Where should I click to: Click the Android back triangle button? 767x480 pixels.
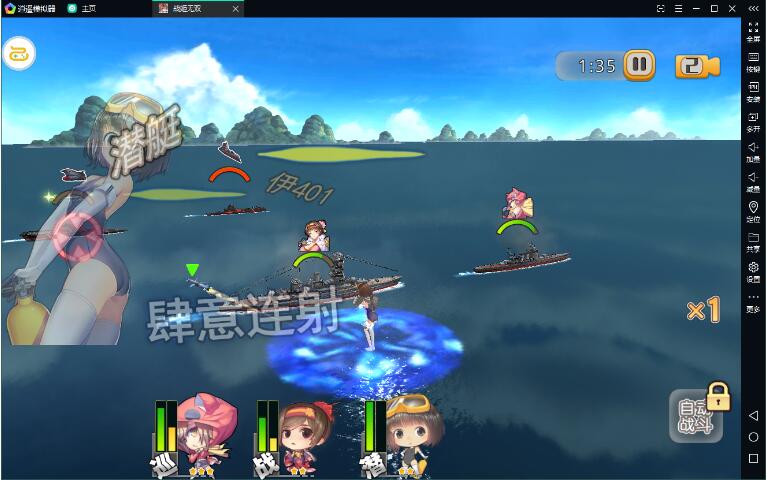tap(753, 415)
